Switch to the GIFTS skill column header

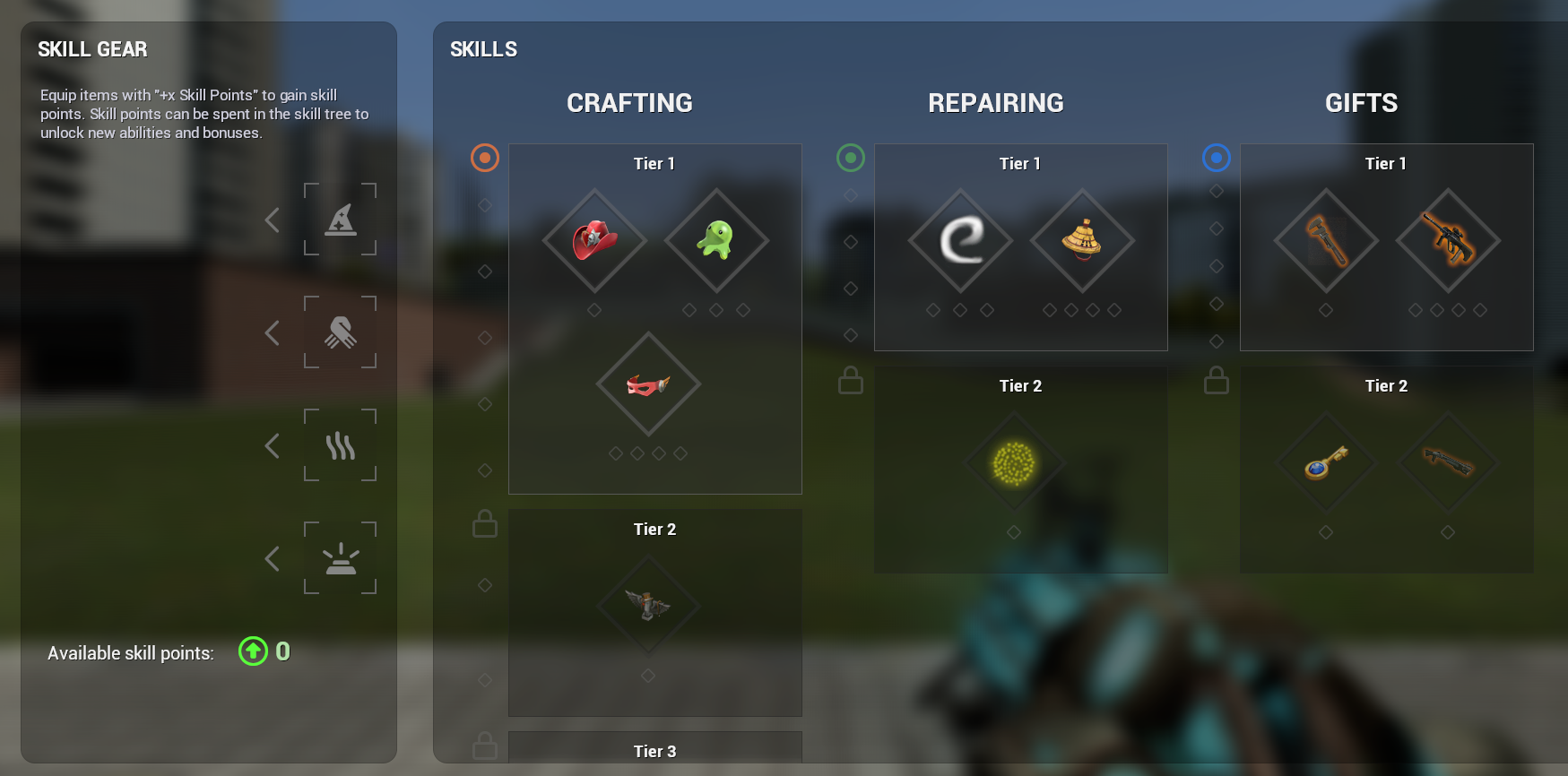click(x=1361, y=102)
